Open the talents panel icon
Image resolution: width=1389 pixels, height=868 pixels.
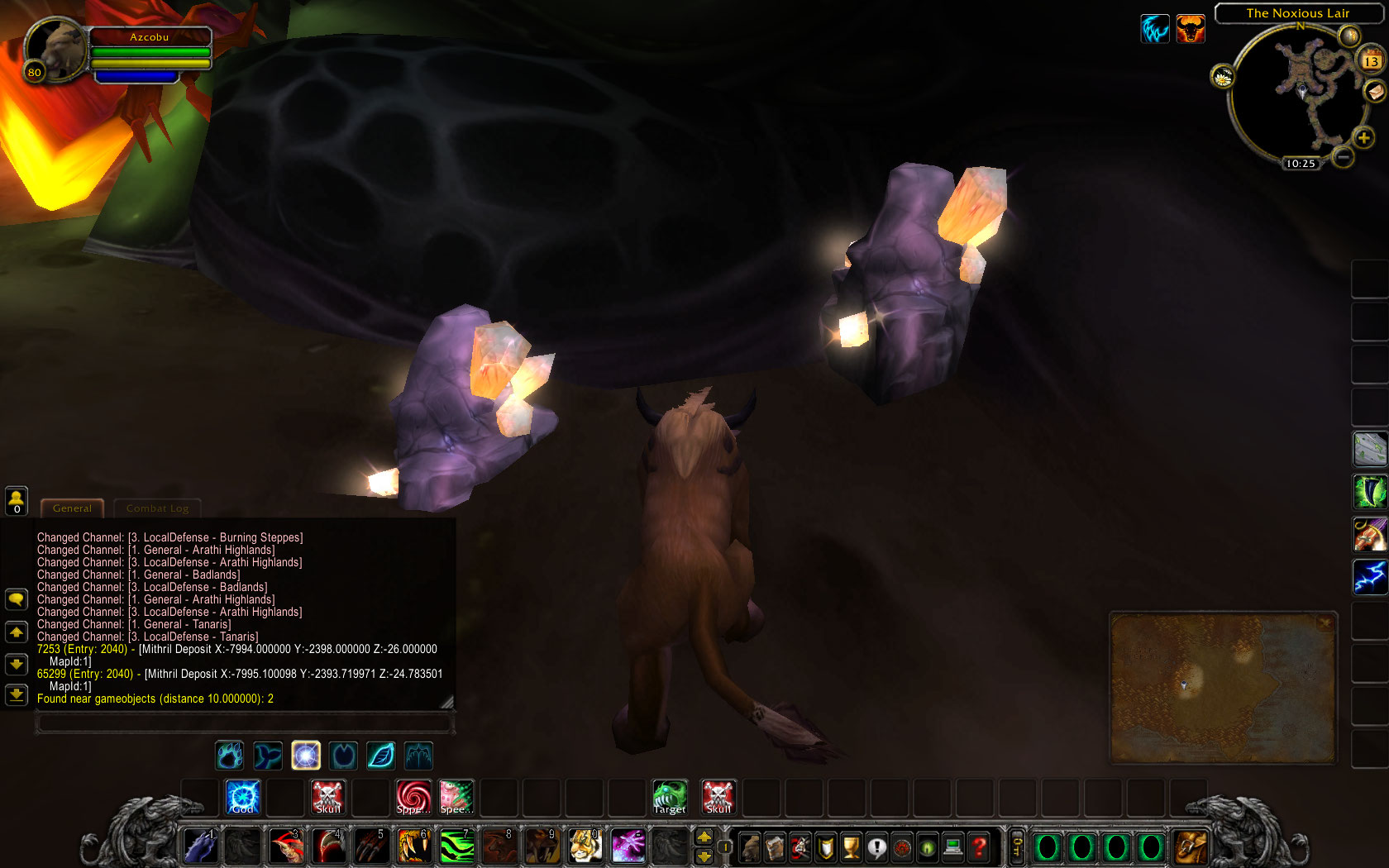click(x=800, y=847)
